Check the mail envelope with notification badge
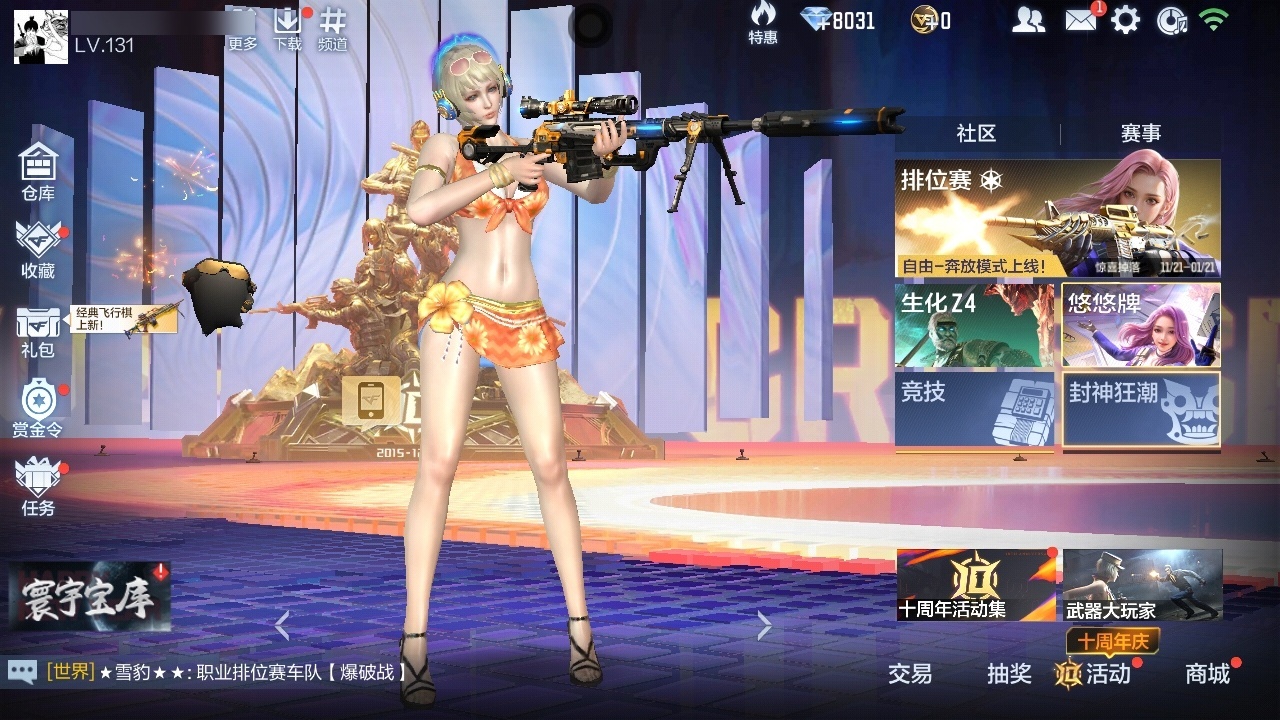 (x=1080, y=18)
